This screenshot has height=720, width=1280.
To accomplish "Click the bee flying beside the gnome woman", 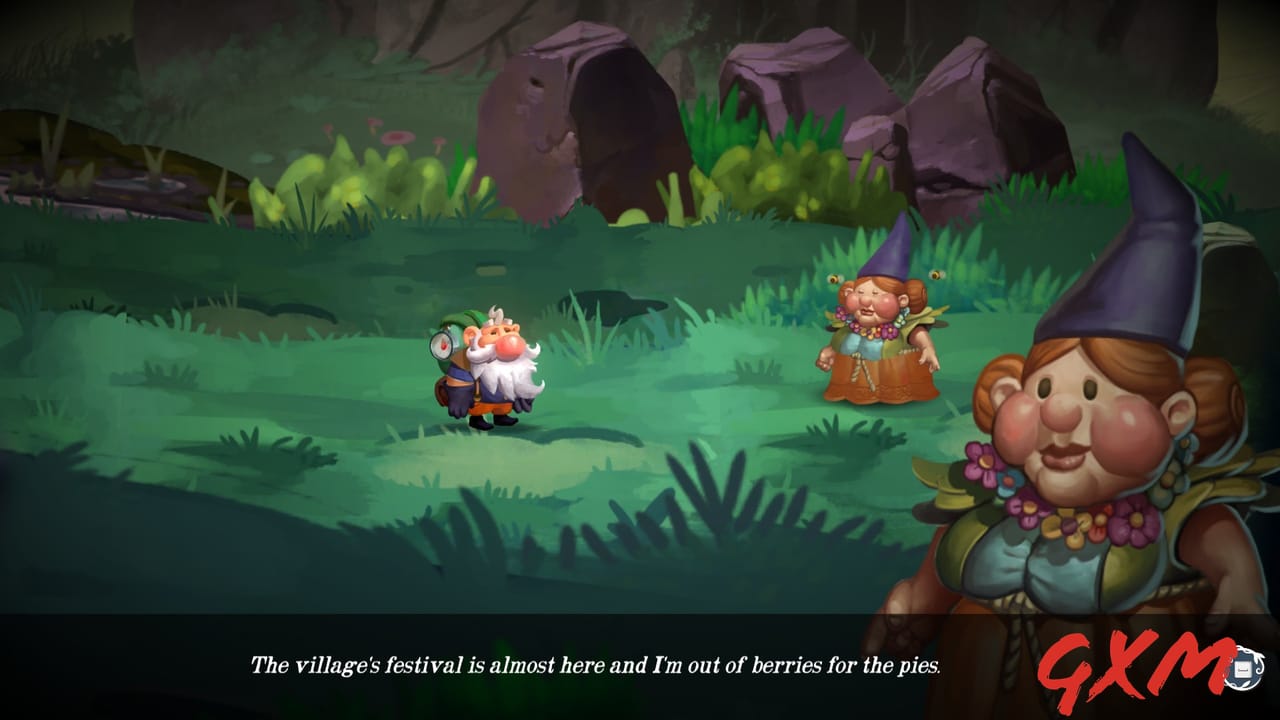I will click(x=834, y=276).
